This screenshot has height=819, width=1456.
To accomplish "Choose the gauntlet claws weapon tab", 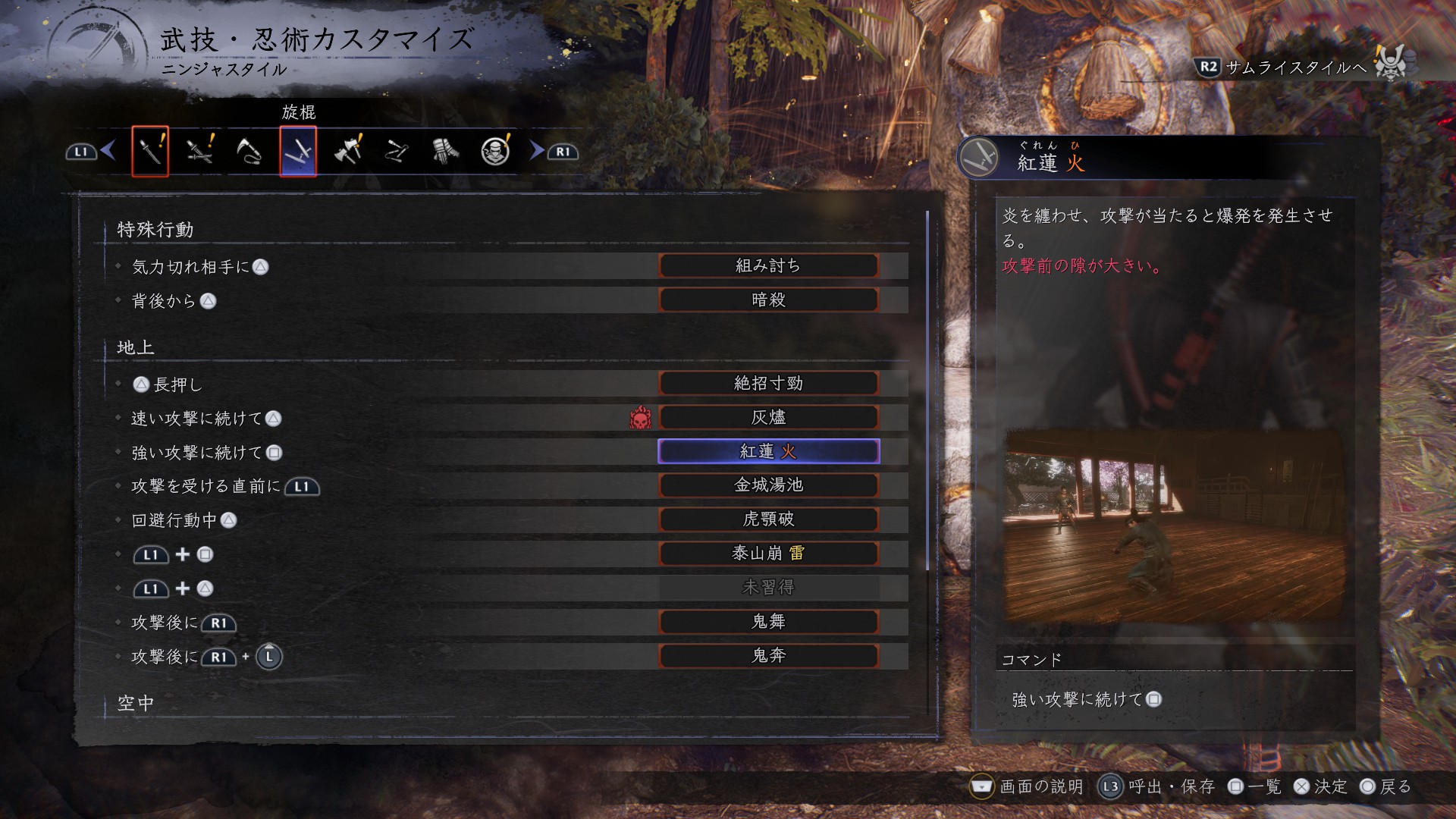I will click(x=446, y=152).
